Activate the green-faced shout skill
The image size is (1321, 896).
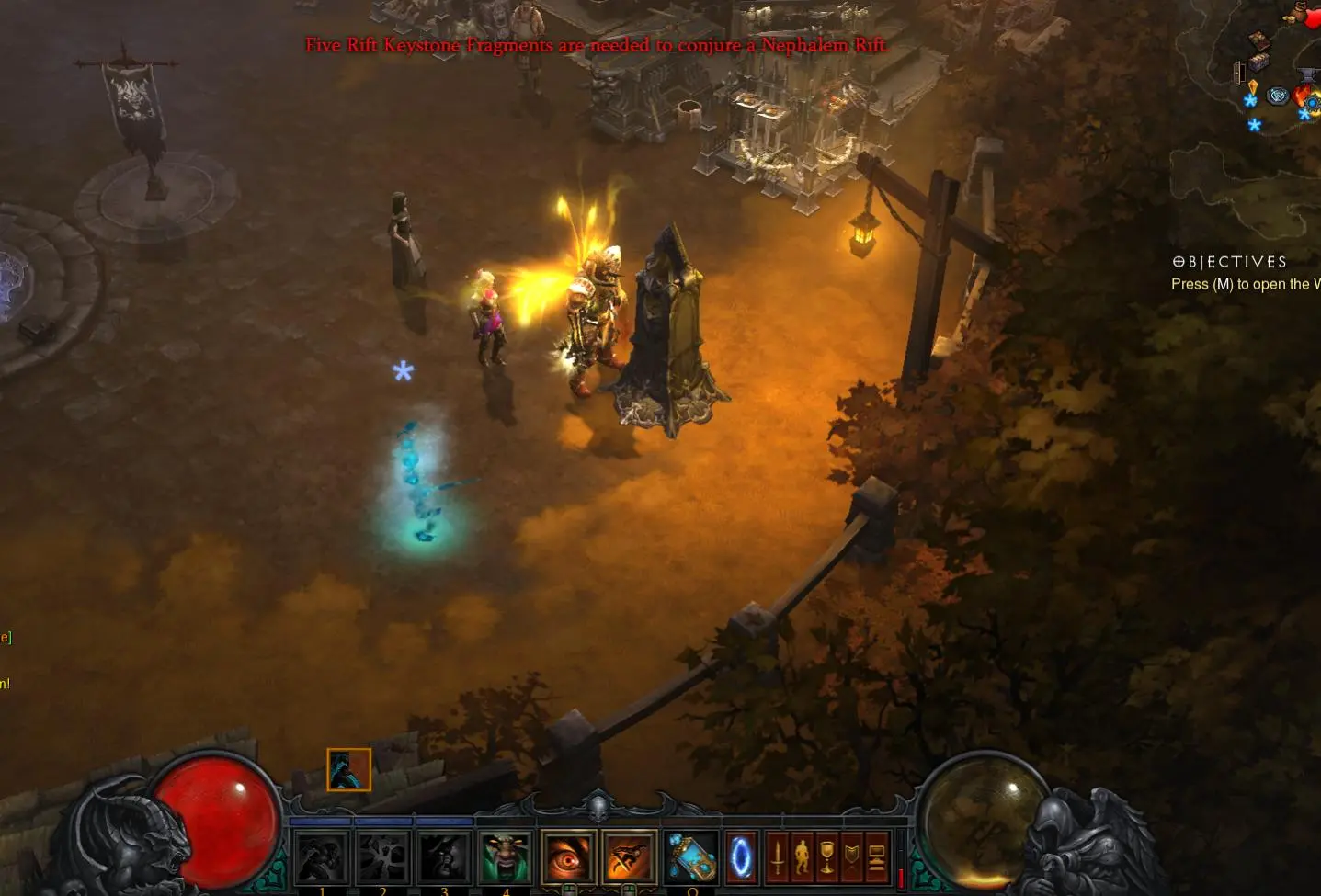point(506,856)
